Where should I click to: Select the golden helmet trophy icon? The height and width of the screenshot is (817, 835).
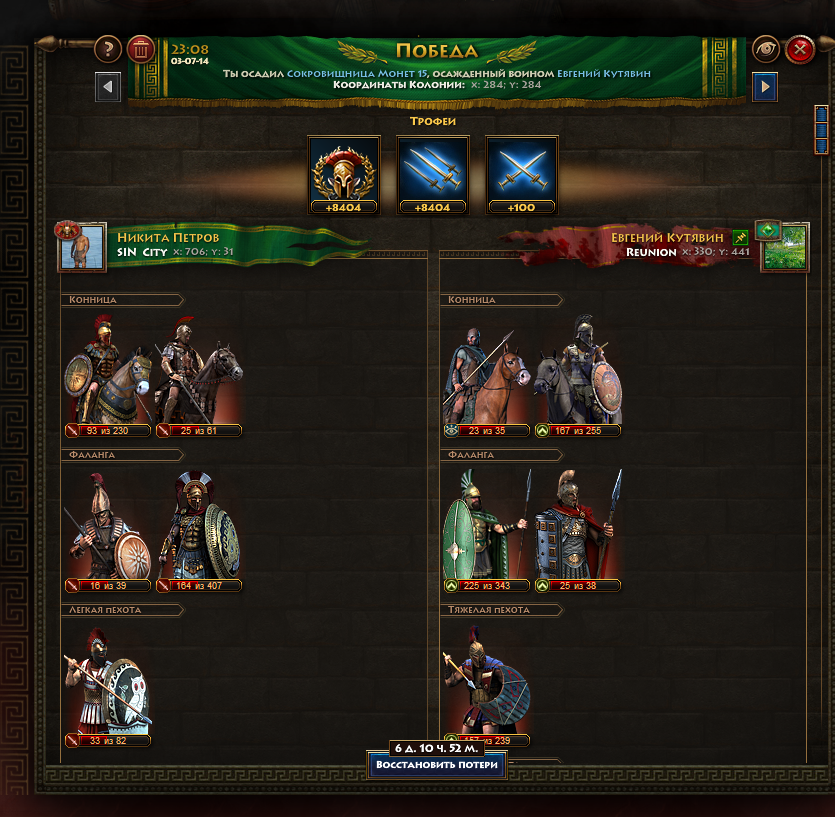click(344, 173)
